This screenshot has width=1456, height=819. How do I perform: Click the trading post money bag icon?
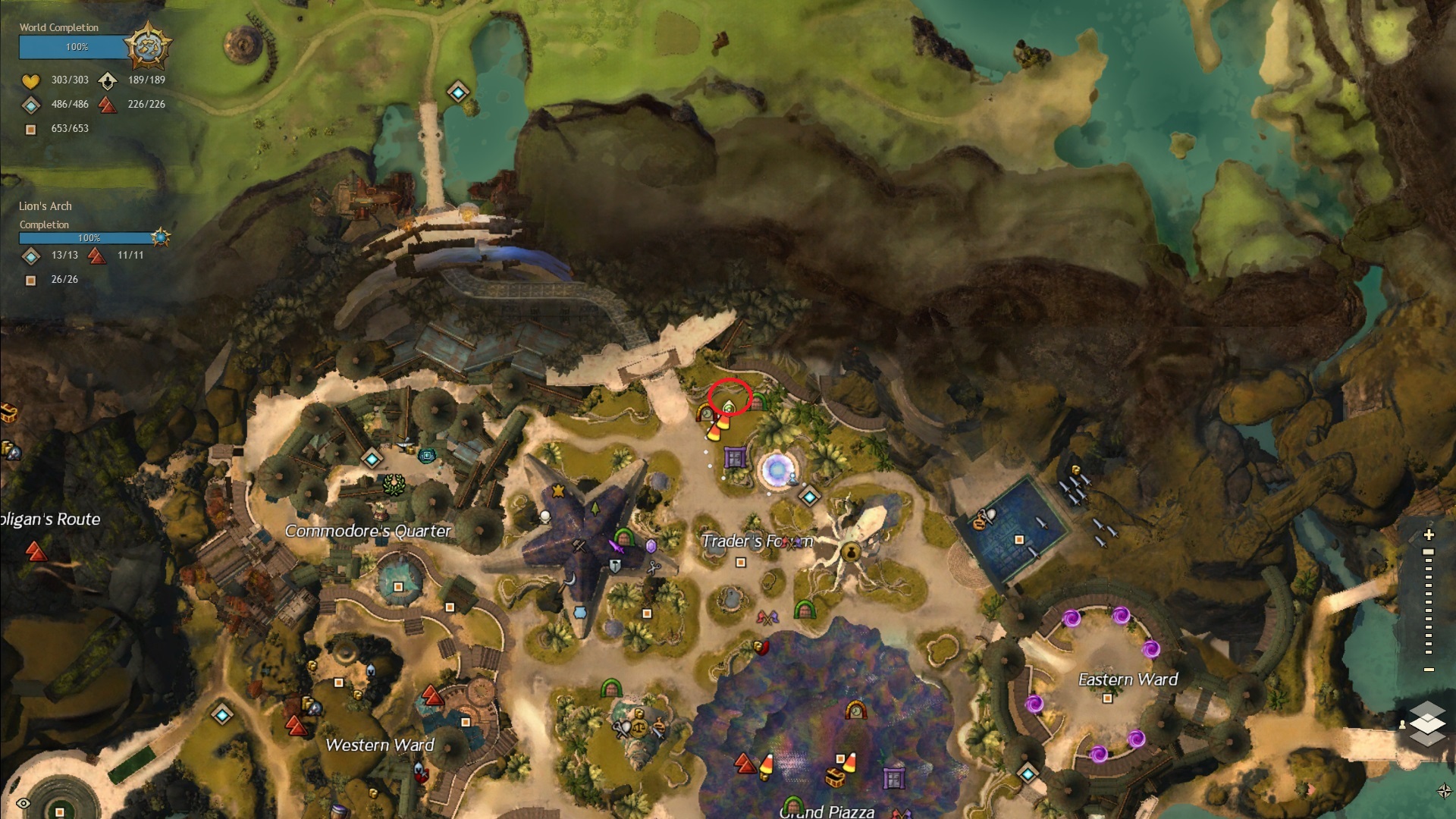tap(851, 552)
